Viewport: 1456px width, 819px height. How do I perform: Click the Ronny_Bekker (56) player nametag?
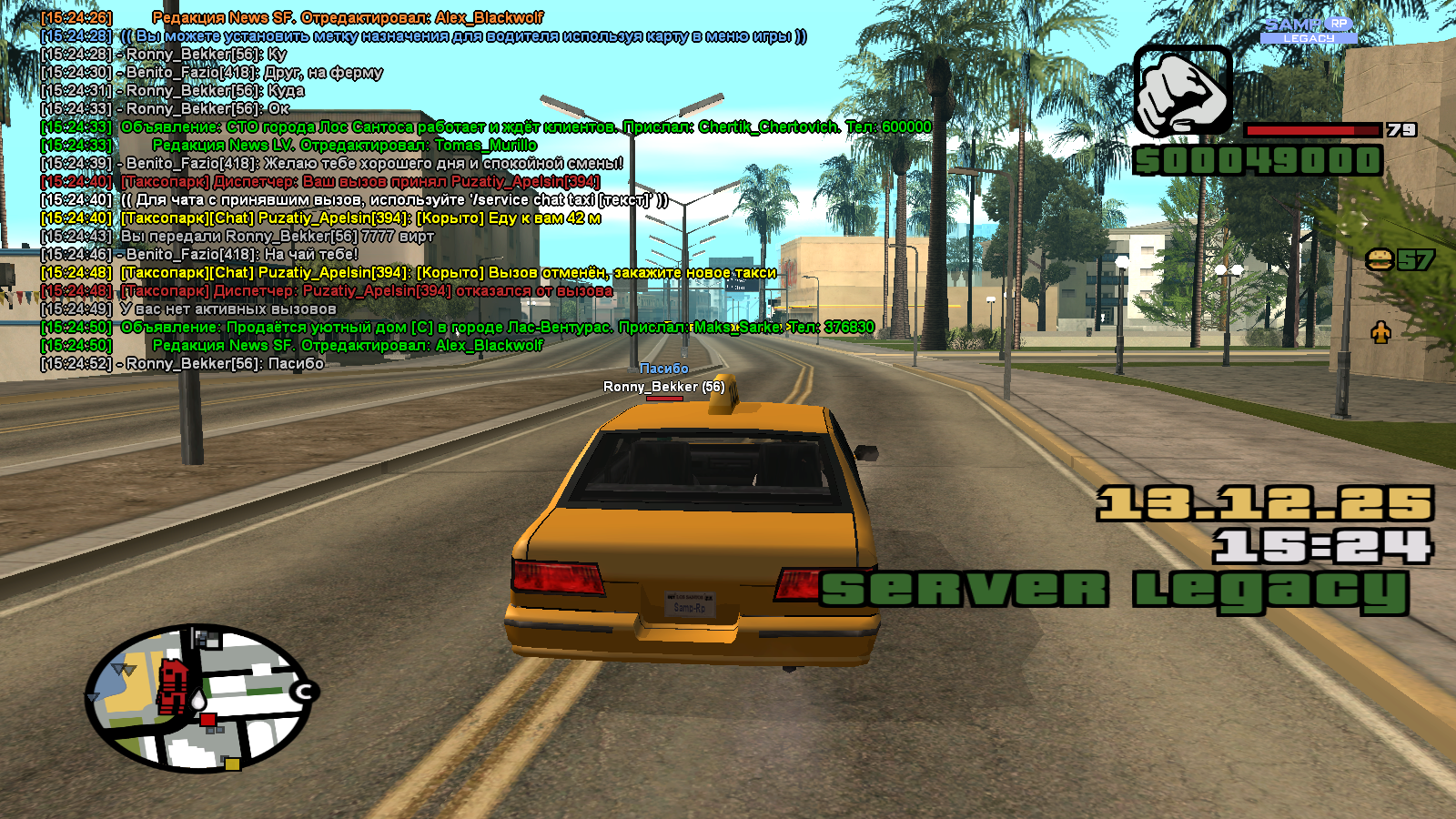click(x=663, y=387)
